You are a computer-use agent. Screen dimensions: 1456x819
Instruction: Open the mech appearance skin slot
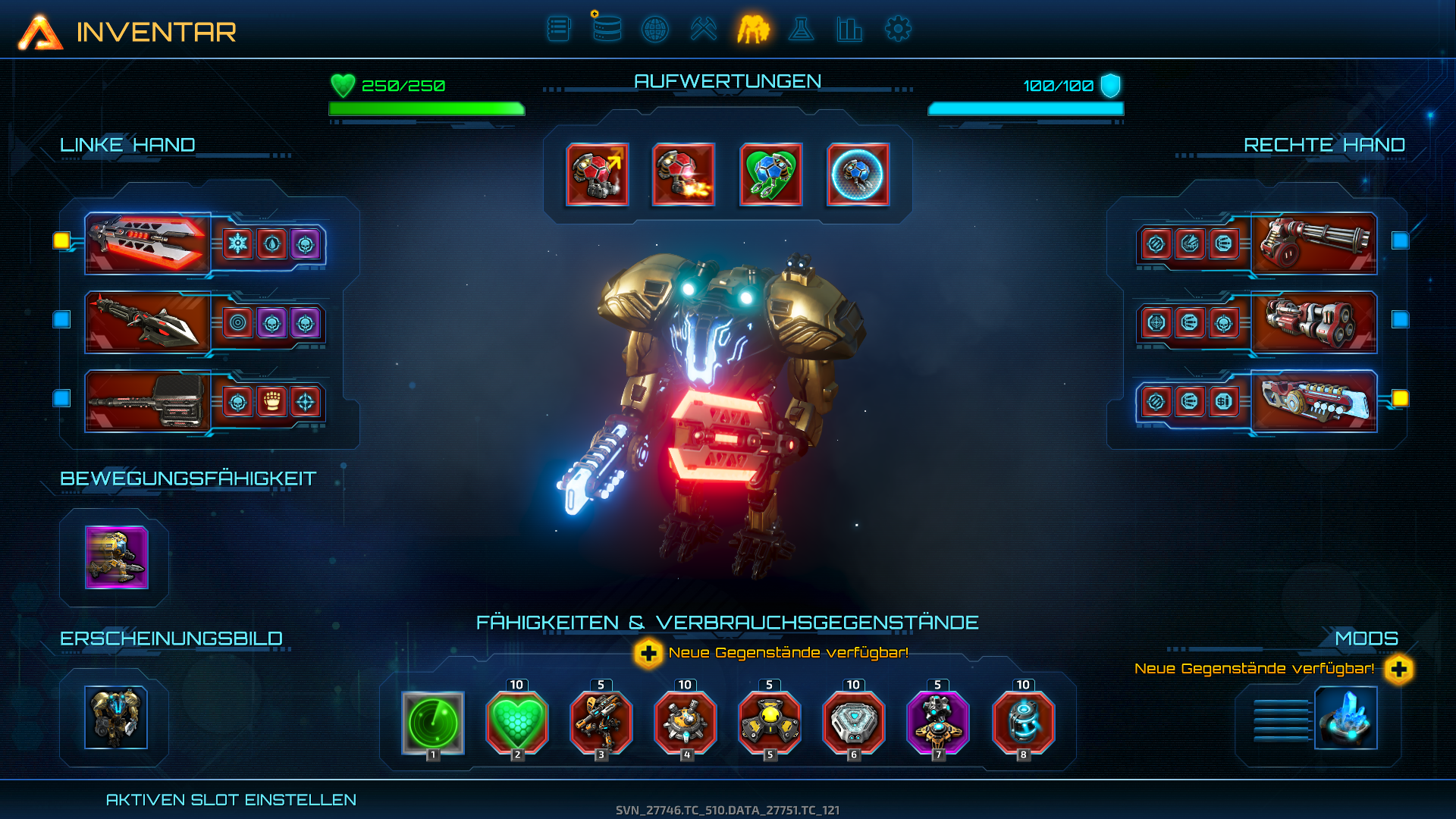(116, 717)
